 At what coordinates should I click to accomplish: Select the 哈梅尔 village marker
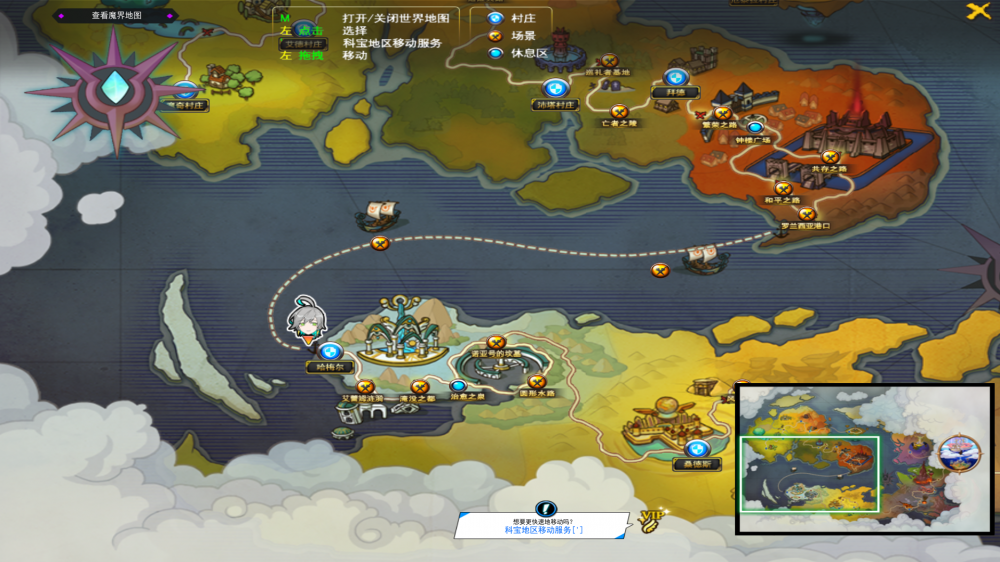[330, 352]
